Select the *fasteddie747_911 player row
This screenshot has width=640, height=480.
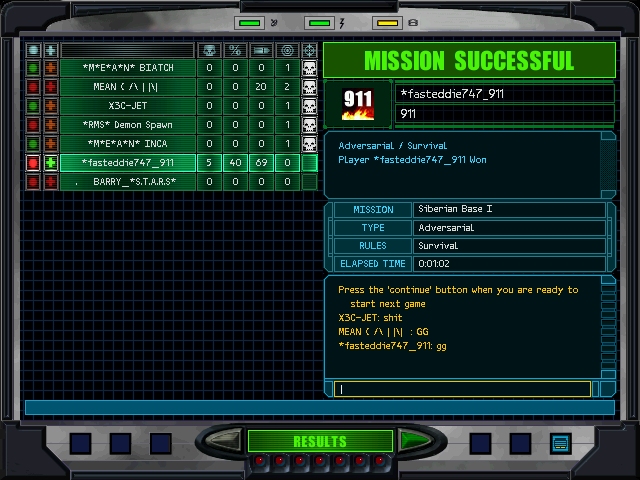[x=127, y=163]
